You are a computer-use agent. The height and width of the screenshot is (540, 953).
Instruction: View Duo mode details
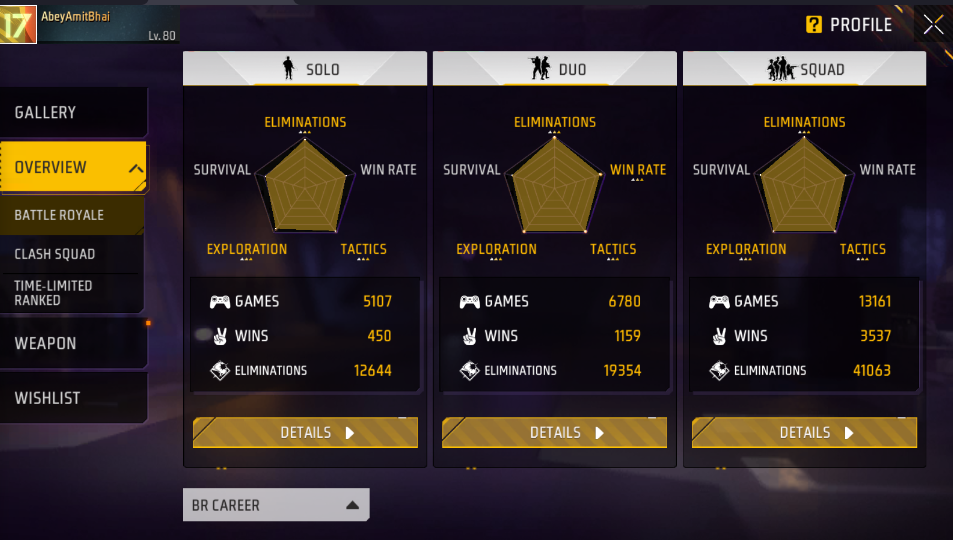[554, 433]
